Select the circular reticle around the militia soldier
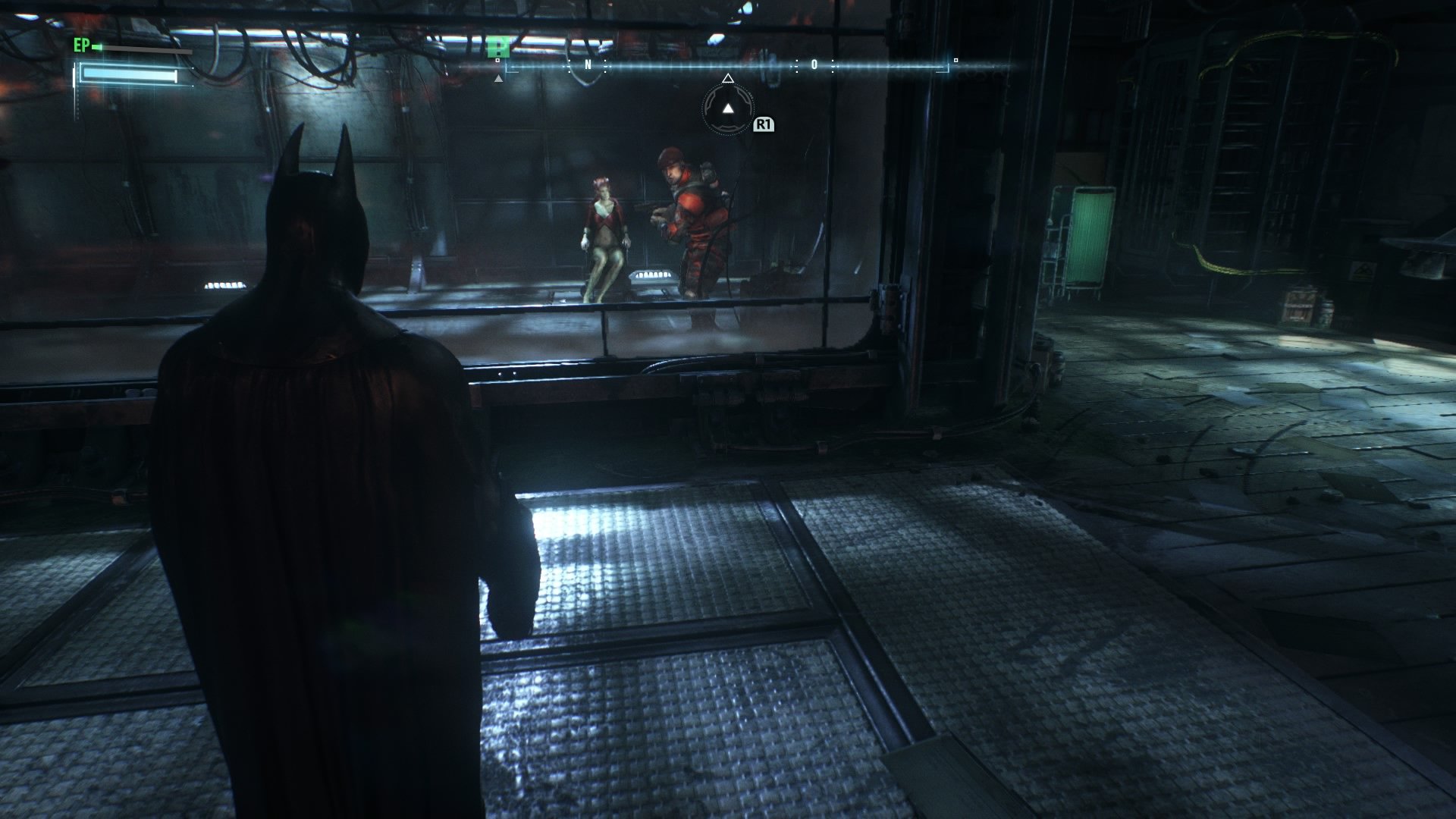Screen dimensions: 1456x819 tap(729, 111)
